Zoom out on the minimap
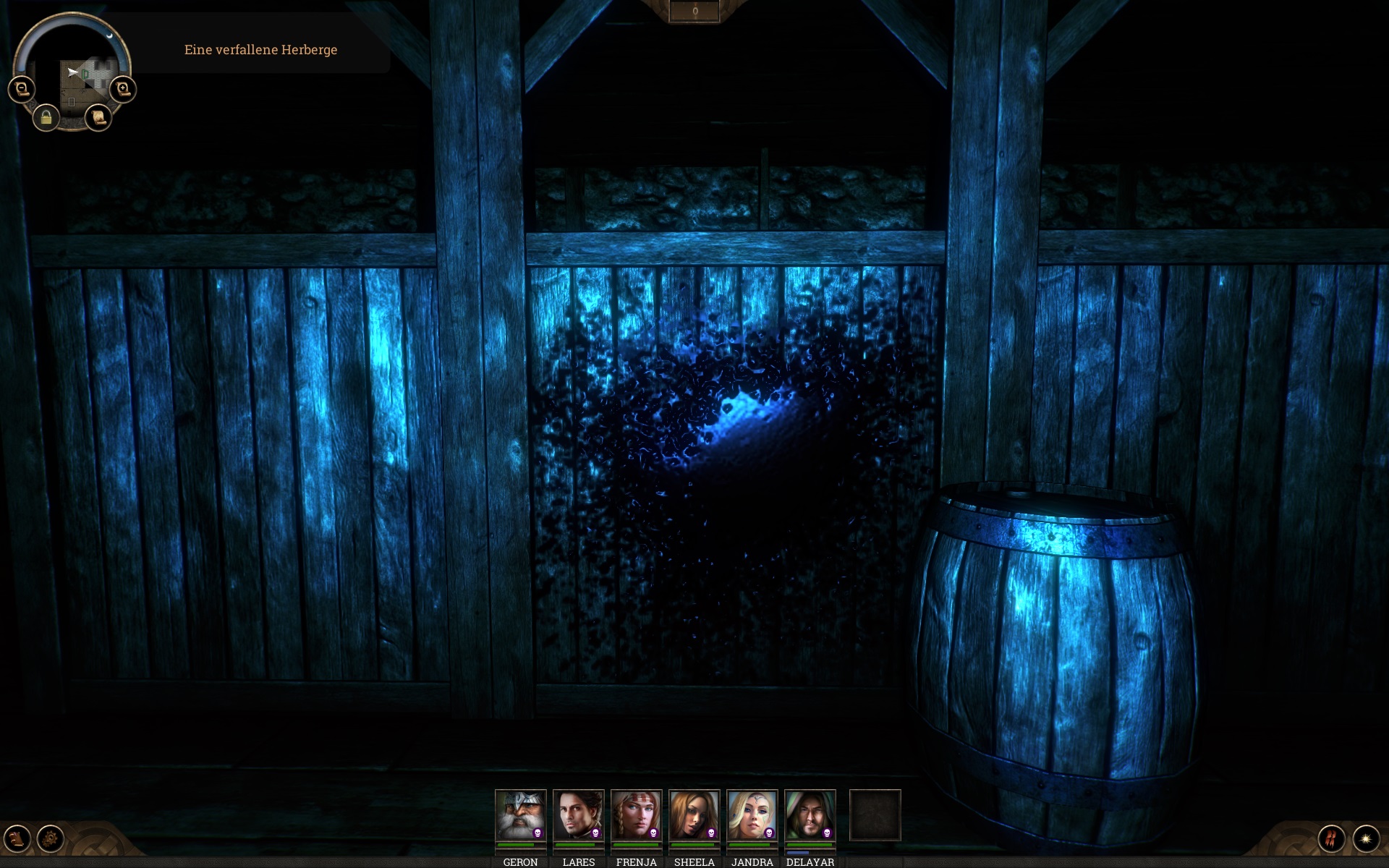1389x868 pixels. [20, 88]
